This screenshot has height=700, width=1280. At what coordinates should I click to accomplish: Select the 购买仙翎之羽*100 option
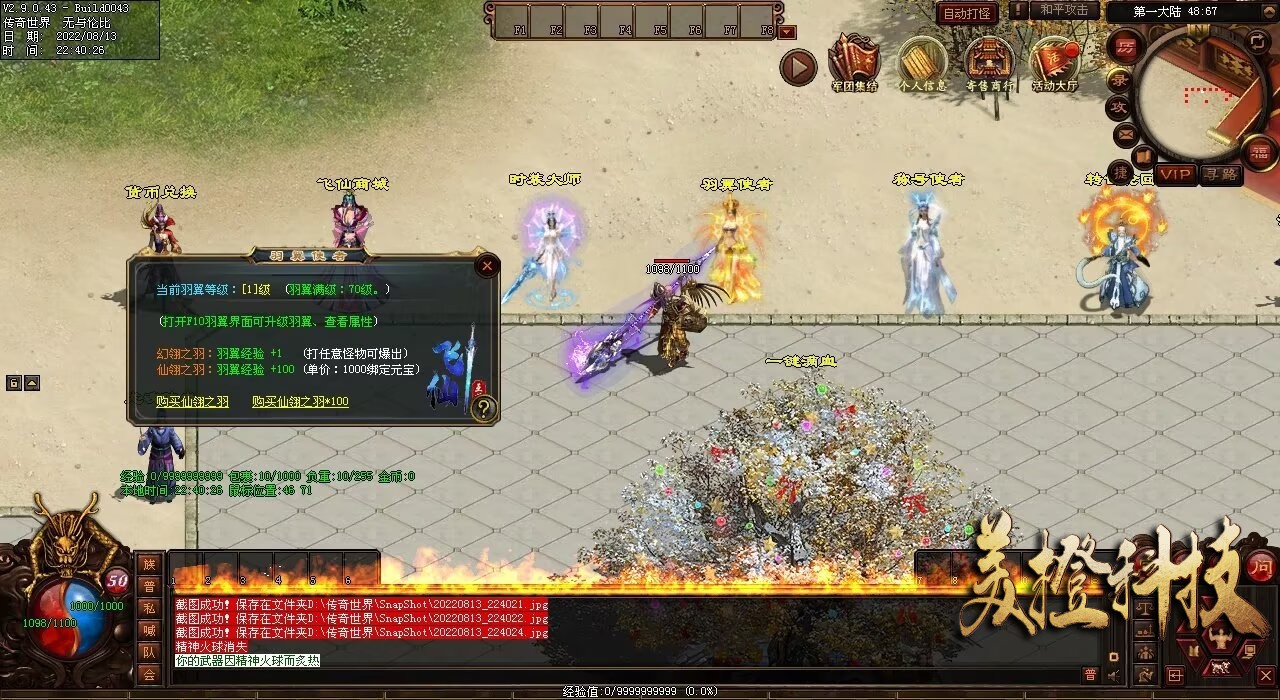click(x=300, y=402)
